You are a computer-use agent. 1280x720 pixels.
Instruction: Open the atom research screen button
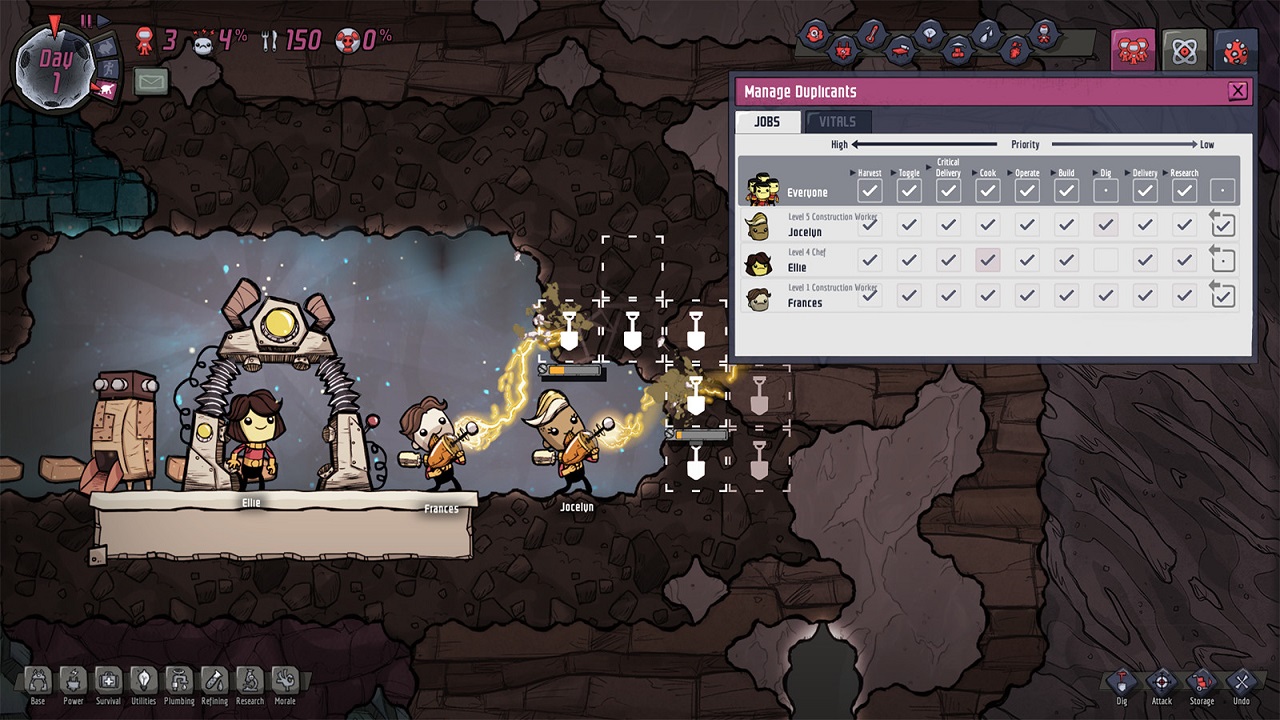1184,50
